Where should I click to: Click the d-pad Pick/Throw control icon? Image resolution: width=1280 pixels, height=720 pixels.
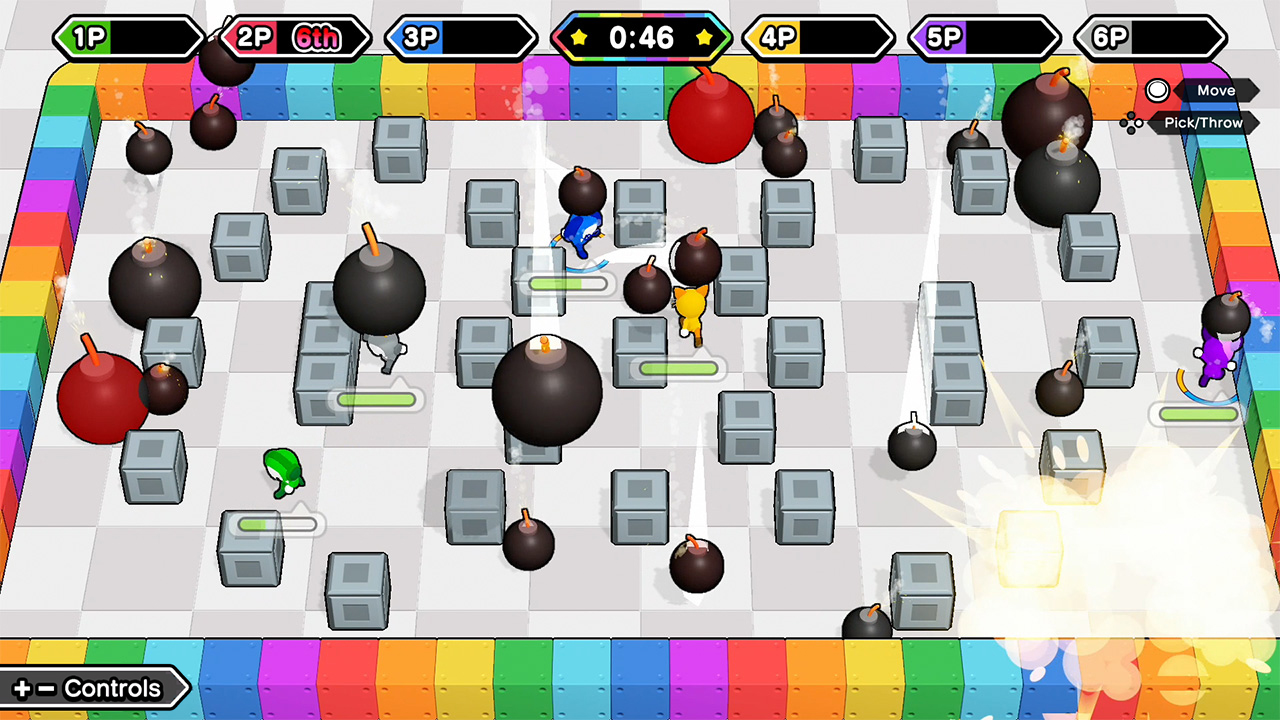(1133, 123)
